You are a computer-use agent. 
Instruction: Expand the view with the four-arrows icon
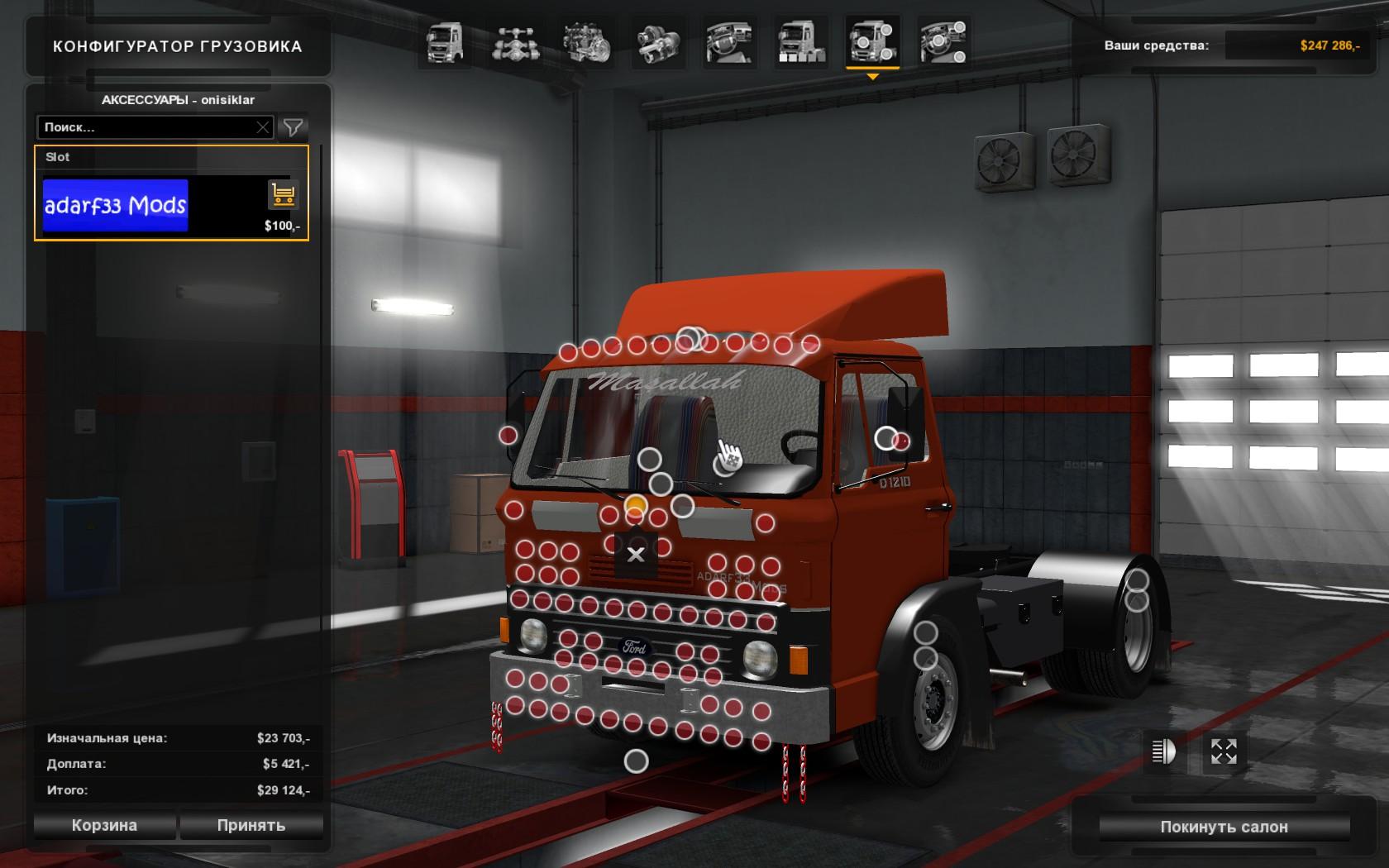1224,751
